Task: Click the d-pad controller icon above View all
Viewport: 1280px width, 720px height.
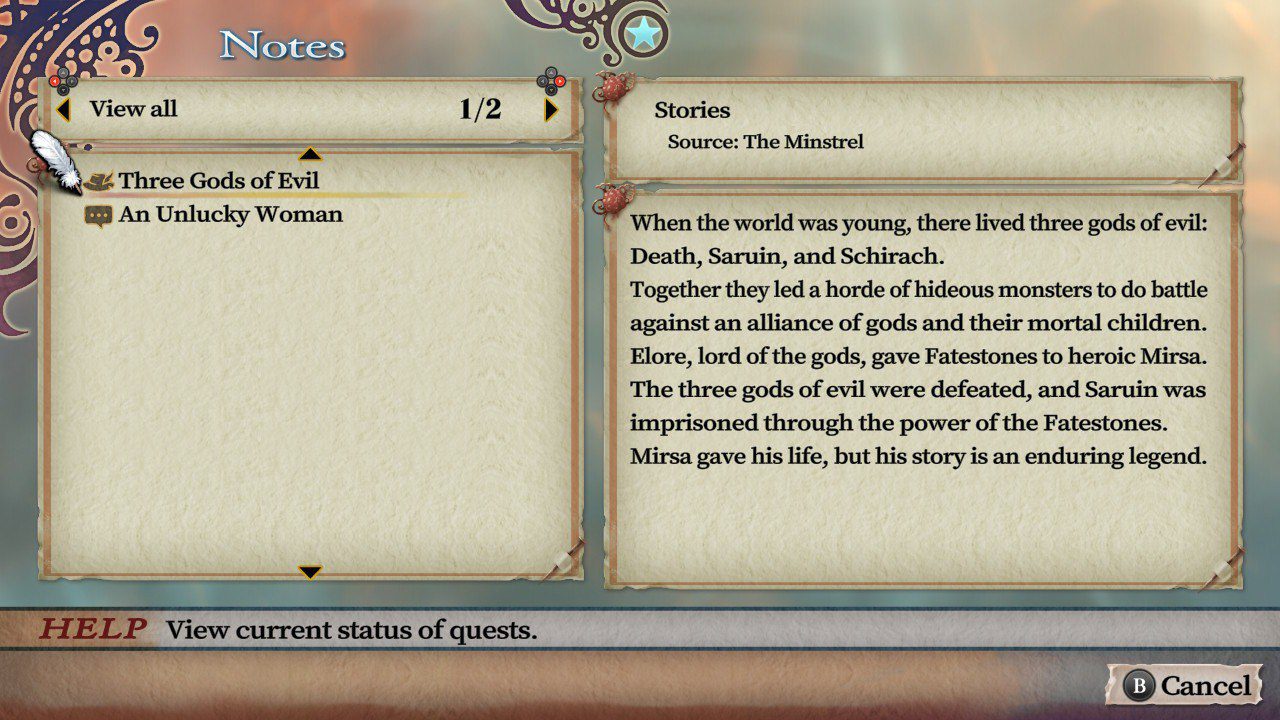Action: point(62,80)
